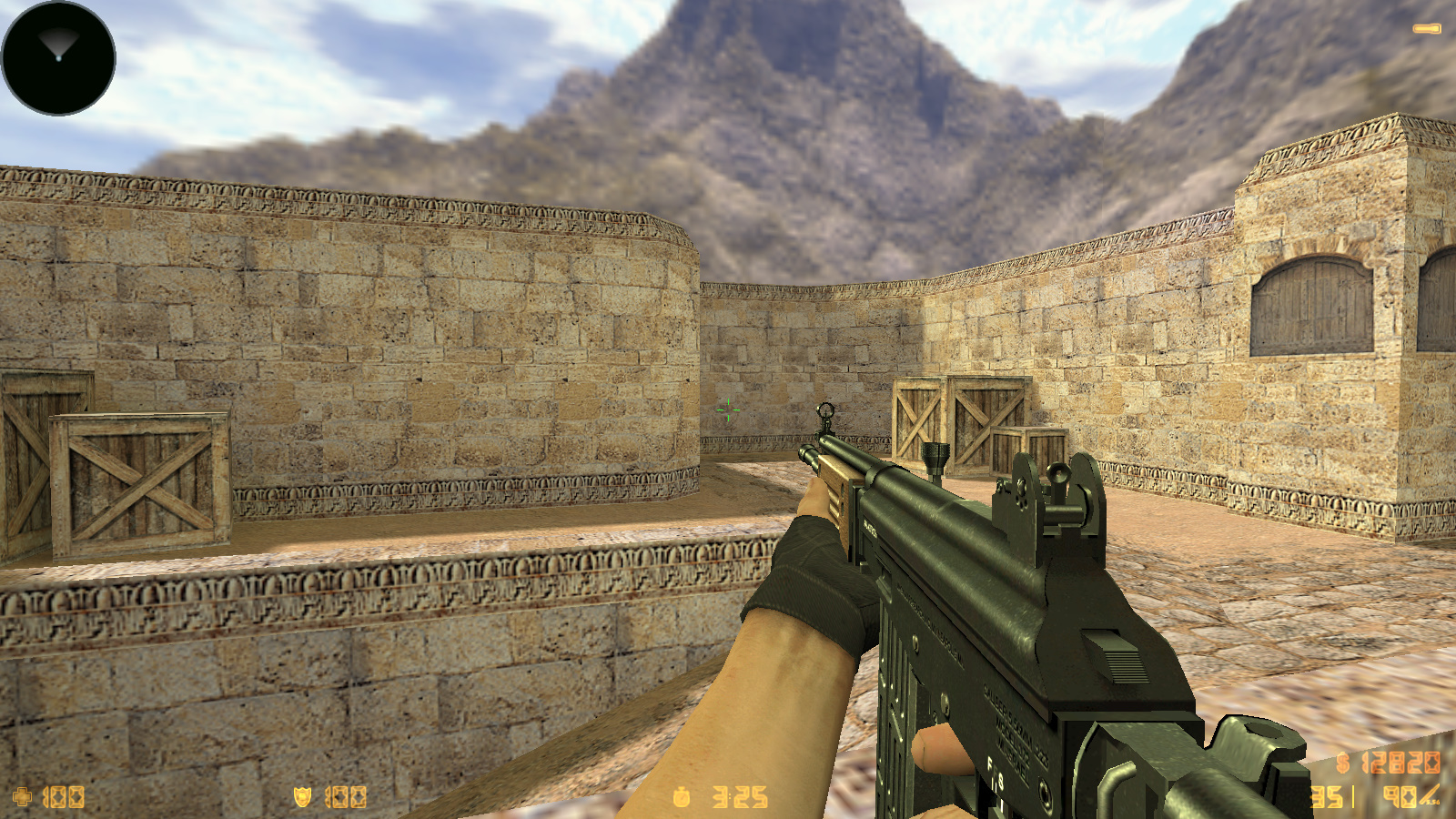This screenshot has width=1456, height=819.
Task: Click the circular radar display
Action: (x=58, y=58)
